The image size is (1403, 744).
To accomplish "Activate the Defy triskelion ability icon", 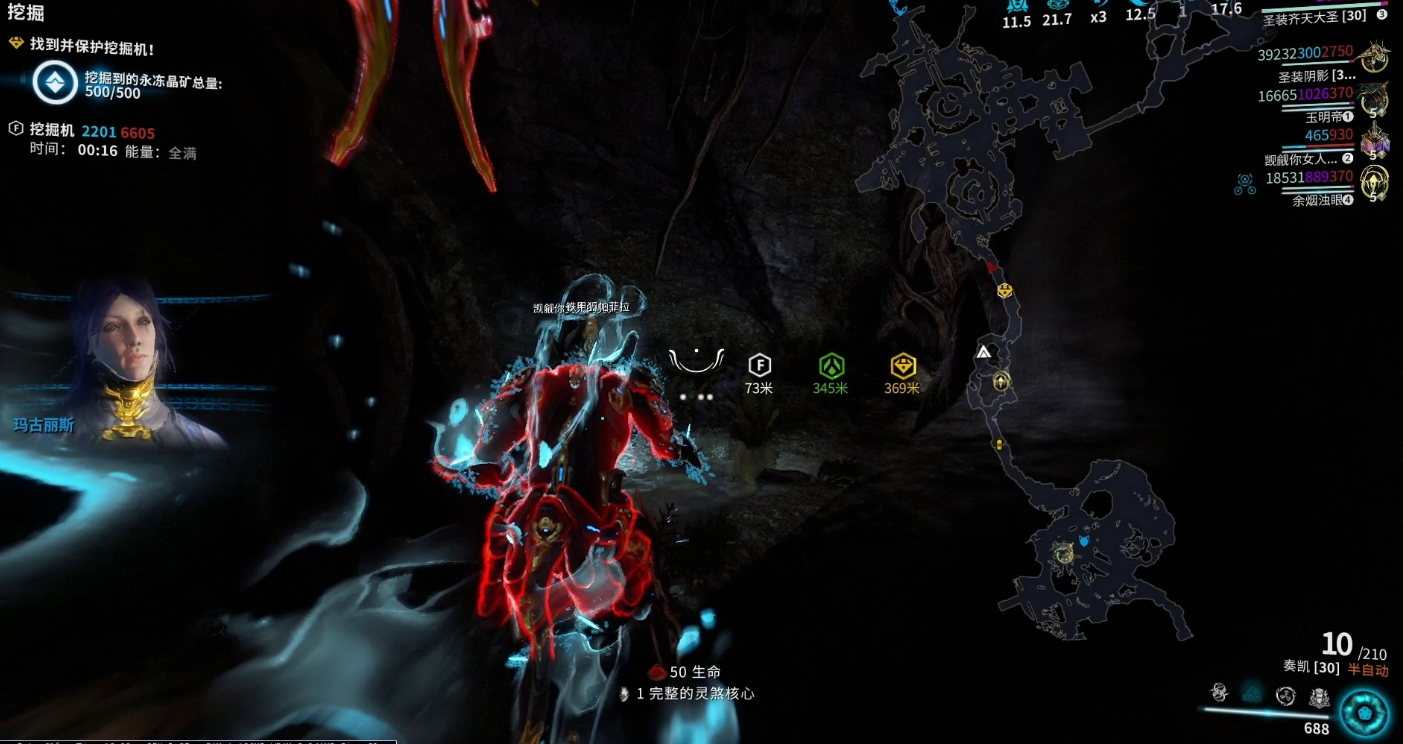I will [x=1286, y=696].
